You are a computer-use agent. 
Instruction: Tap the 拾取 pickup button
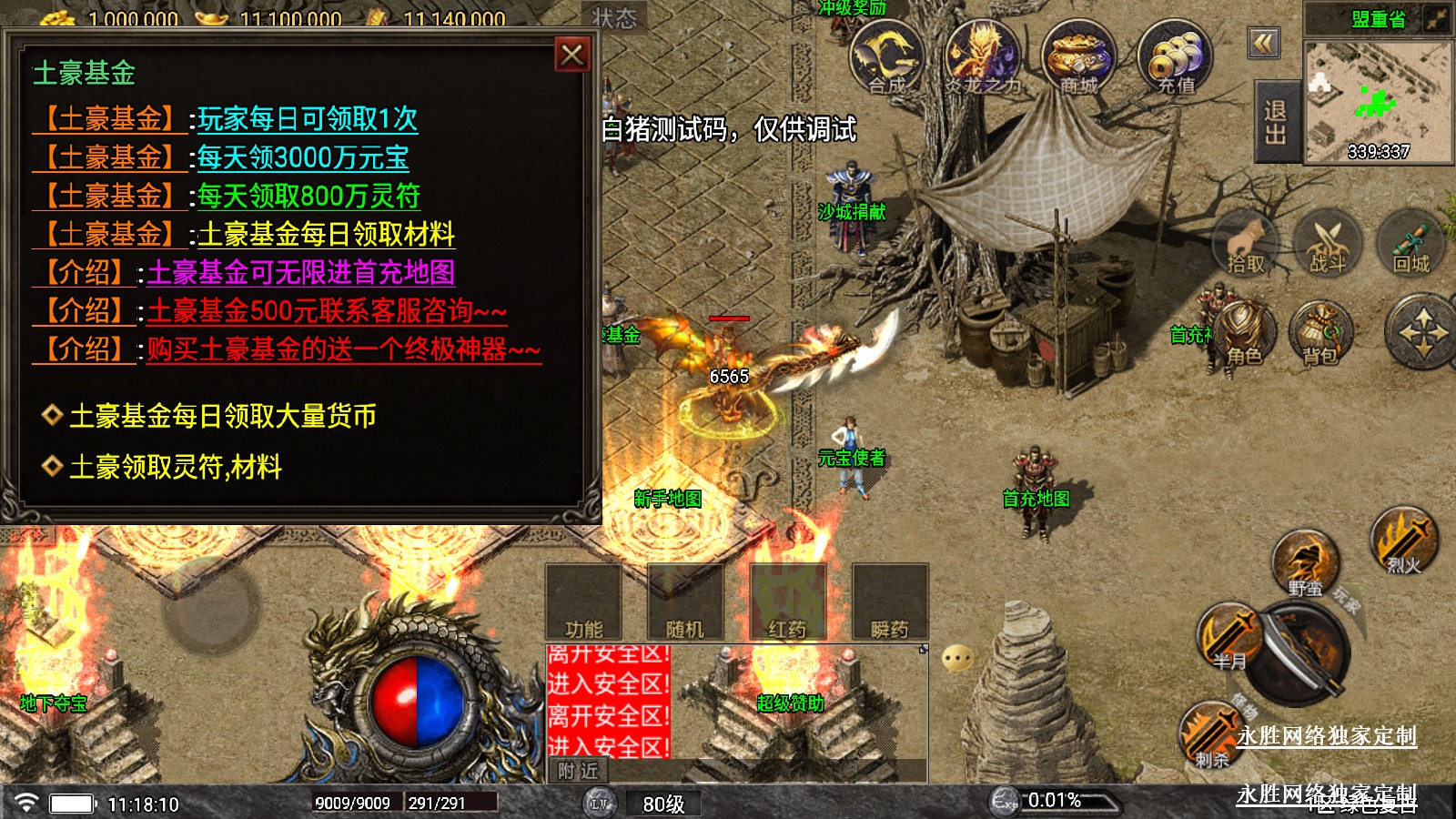click(x=1246, y=243)
